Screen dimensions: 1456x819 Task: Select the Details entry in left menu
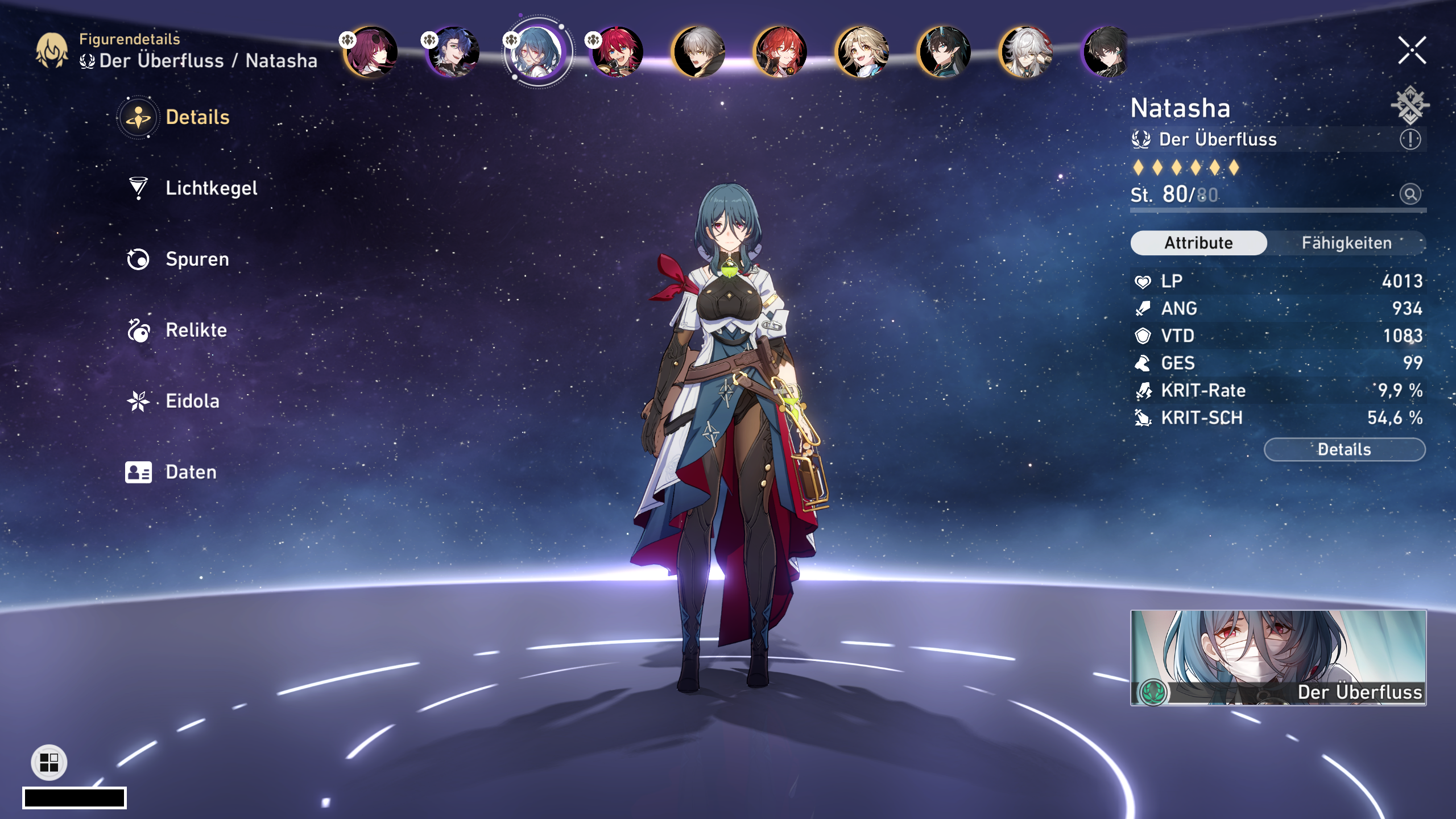(x=197, y=117)
